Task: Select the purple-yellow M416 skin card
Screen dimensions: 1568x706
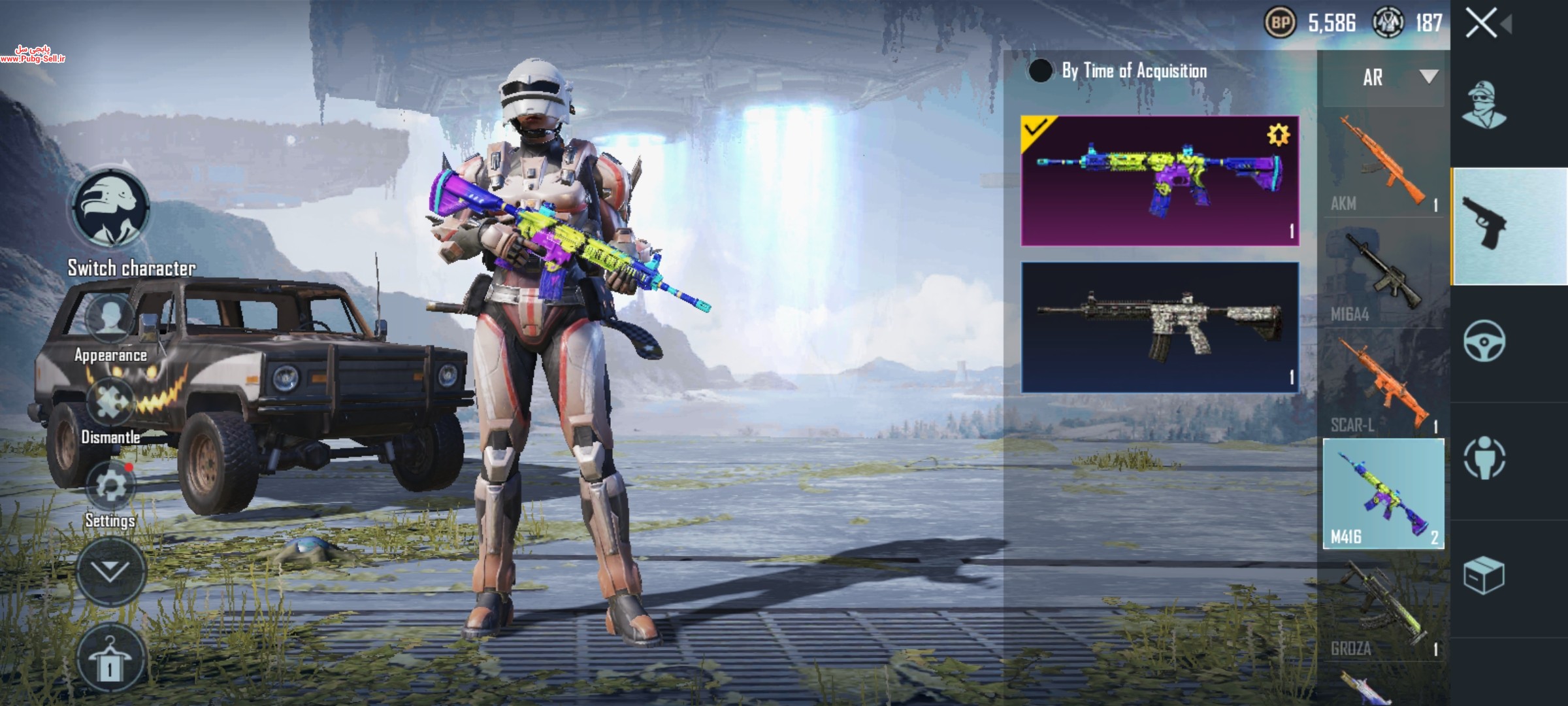Action: (1160, 181)
